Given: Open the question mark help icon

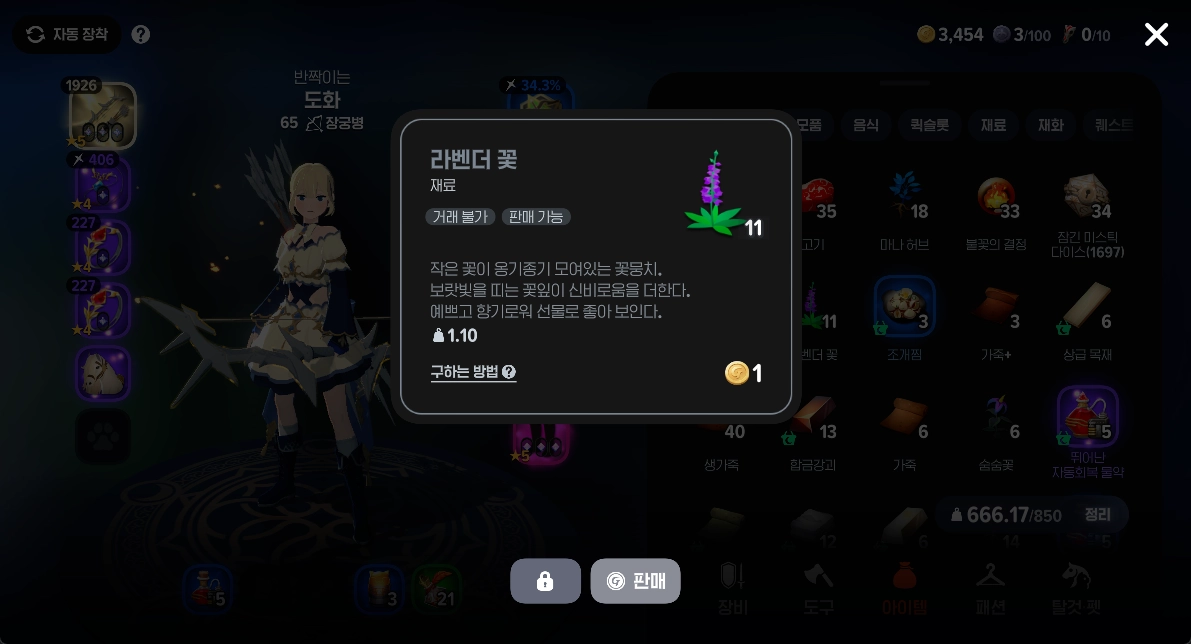Looking at the screenshot, I should tap(141, 35).
